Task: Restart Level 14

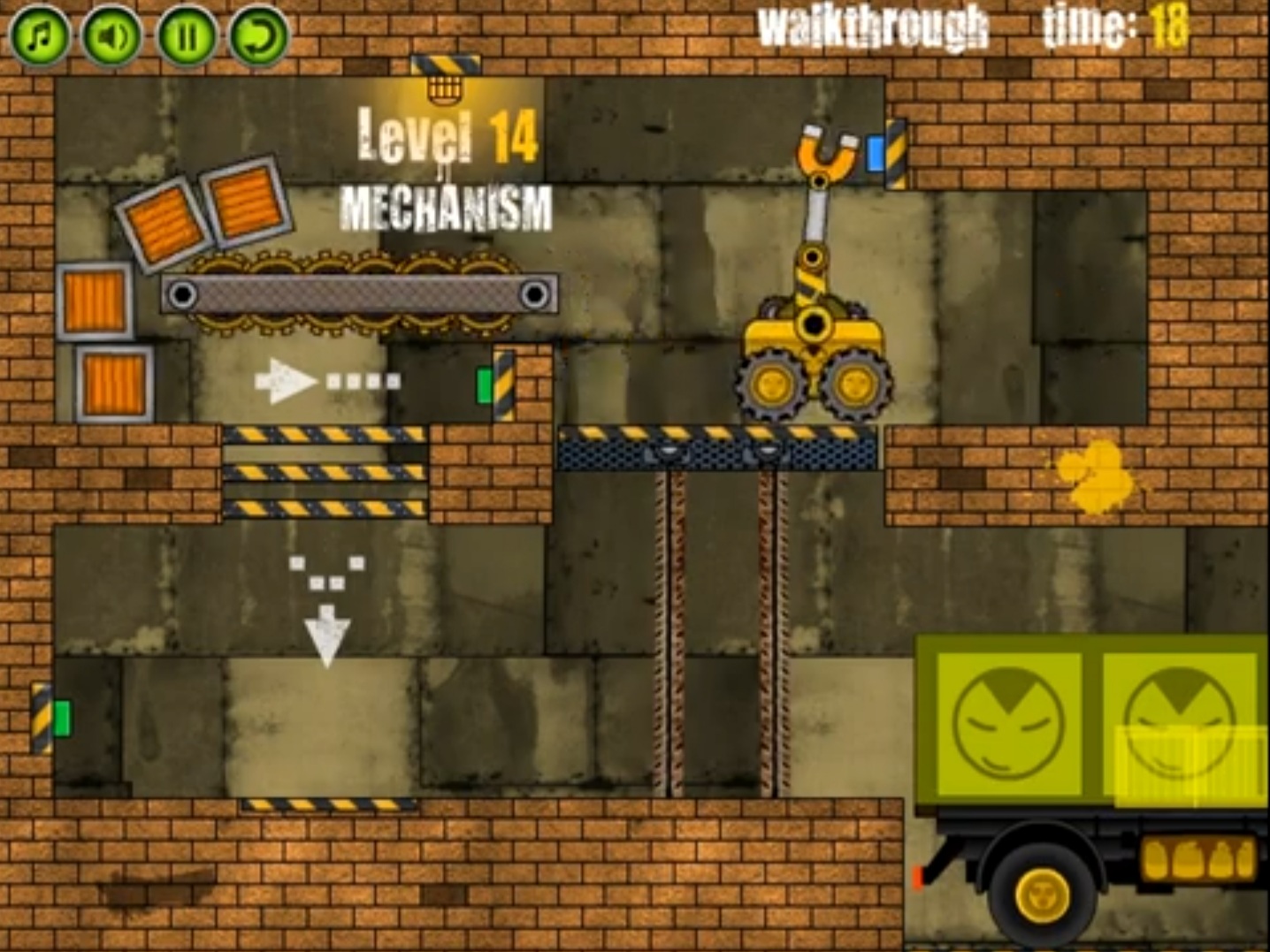Action: 256,36
